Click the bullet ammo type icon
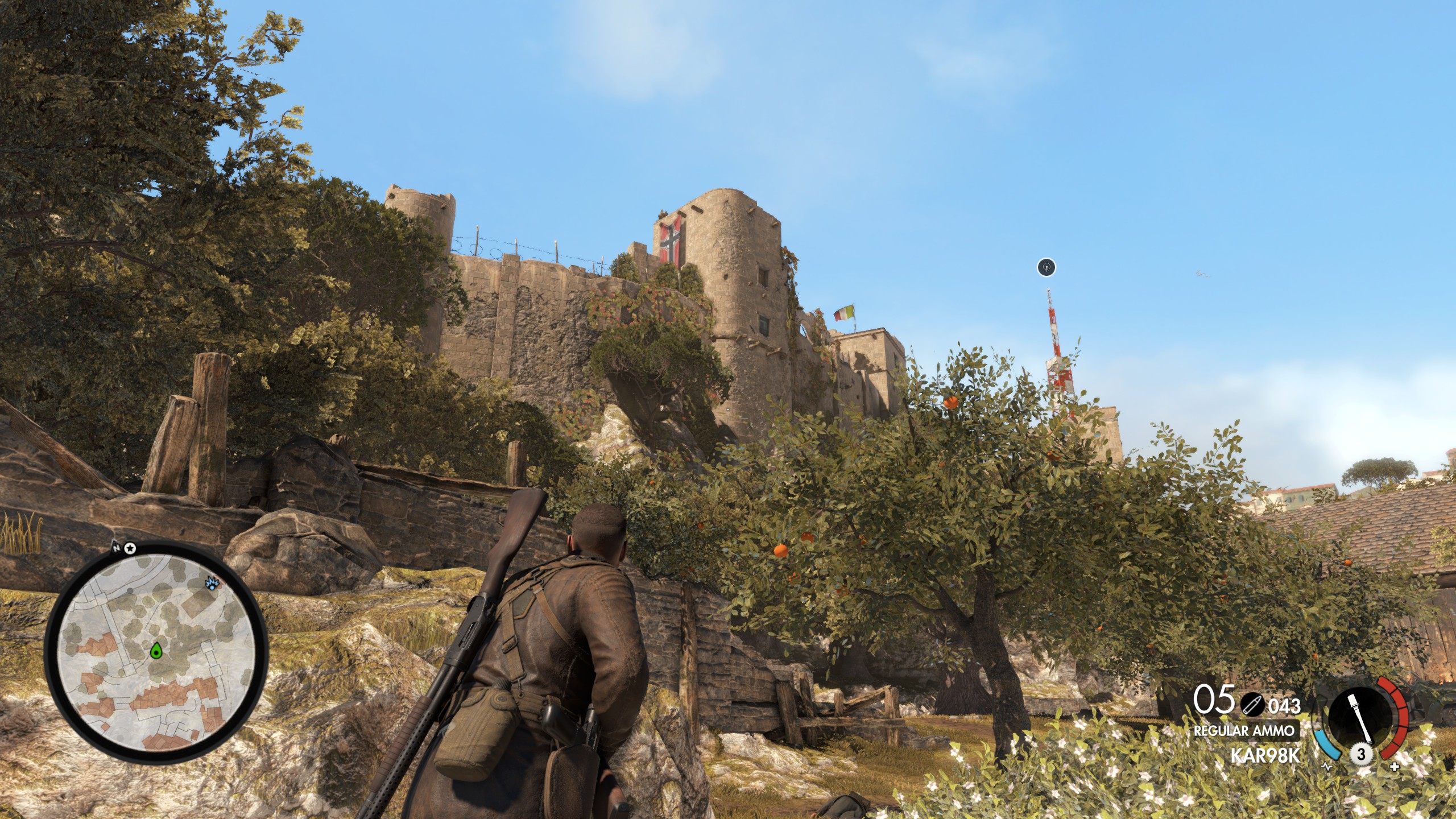 [x=1250, y=705]
